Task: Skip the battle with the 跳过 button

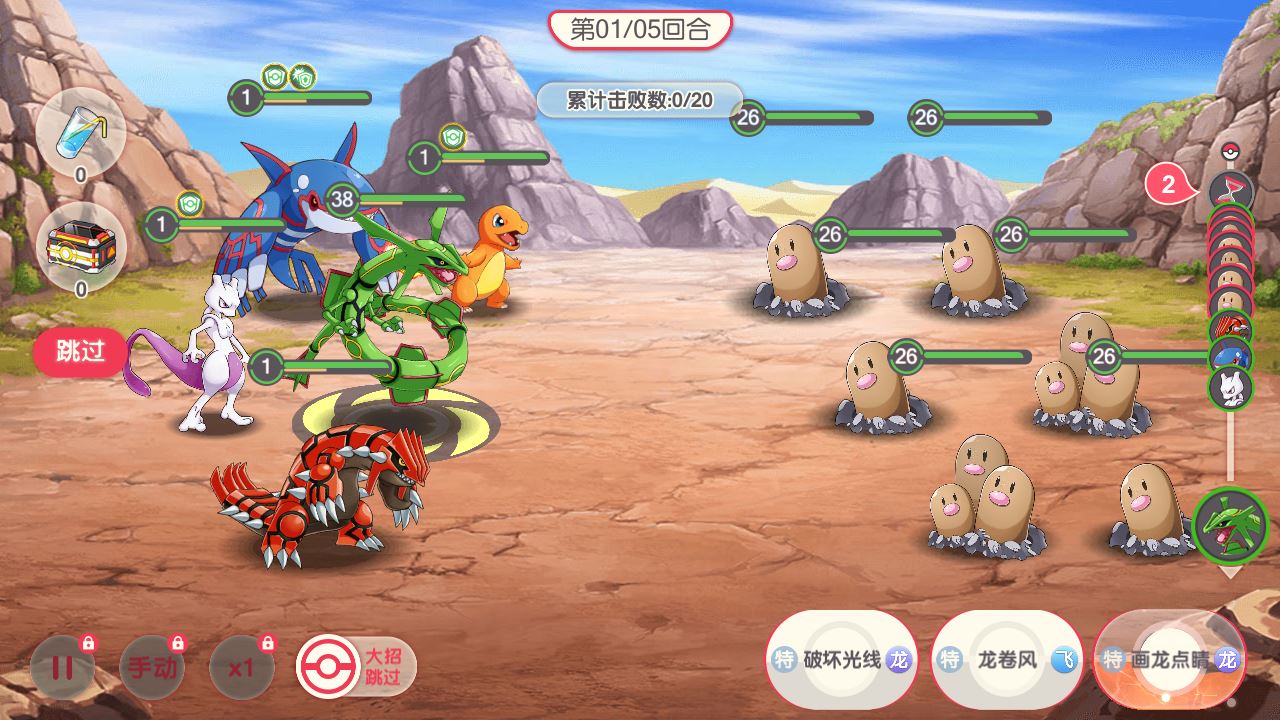Action: pyautogui.click(x=81, y=353)
